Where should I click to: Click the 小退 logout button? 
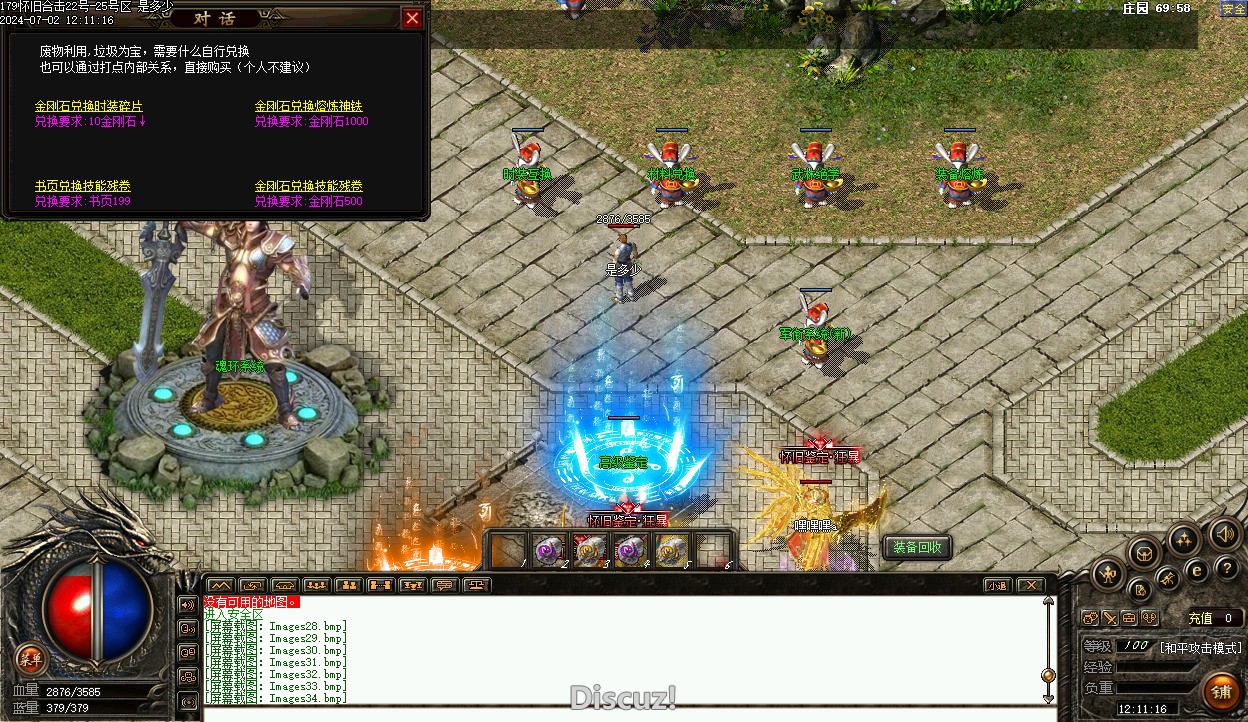tap(996, 585)
